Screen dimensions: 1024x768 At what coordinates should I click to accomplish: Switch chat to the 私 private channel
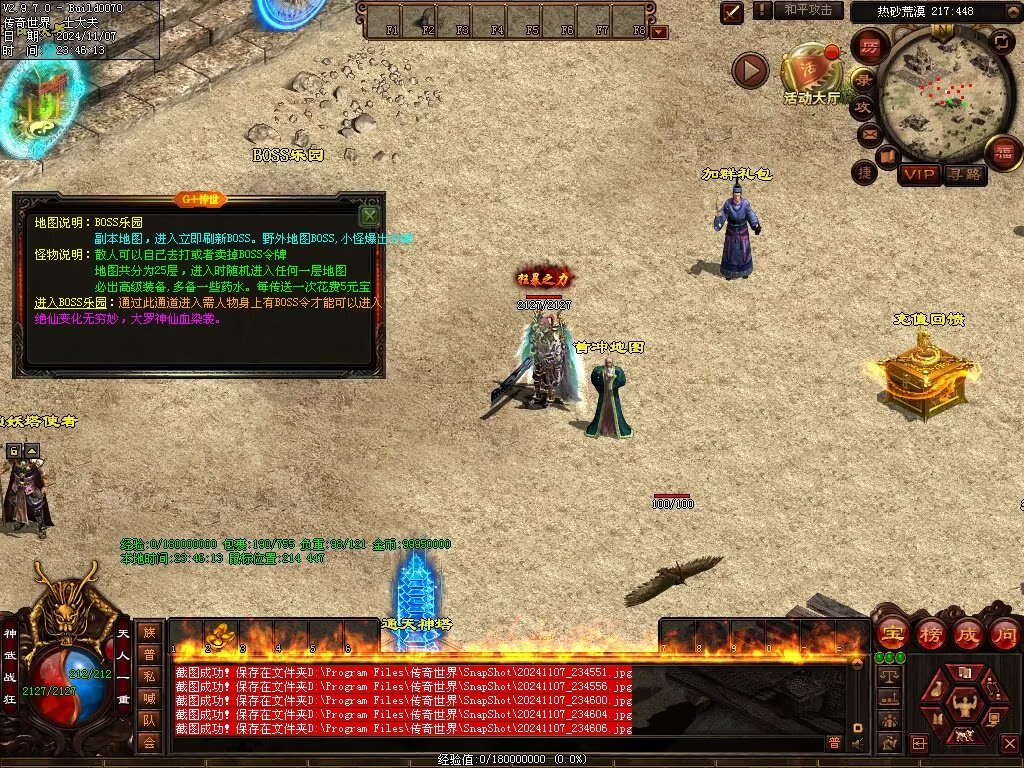pyautogui.click(x=149, y=675)
